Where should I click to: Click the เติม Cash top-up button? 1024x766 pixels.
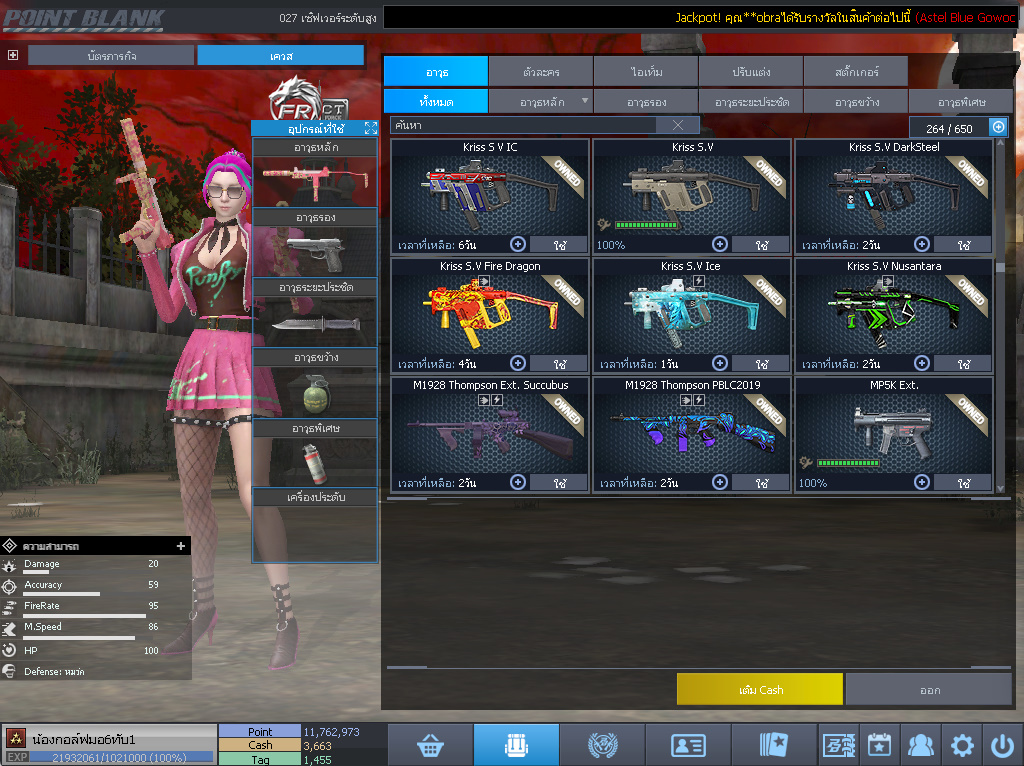[759, 689]
